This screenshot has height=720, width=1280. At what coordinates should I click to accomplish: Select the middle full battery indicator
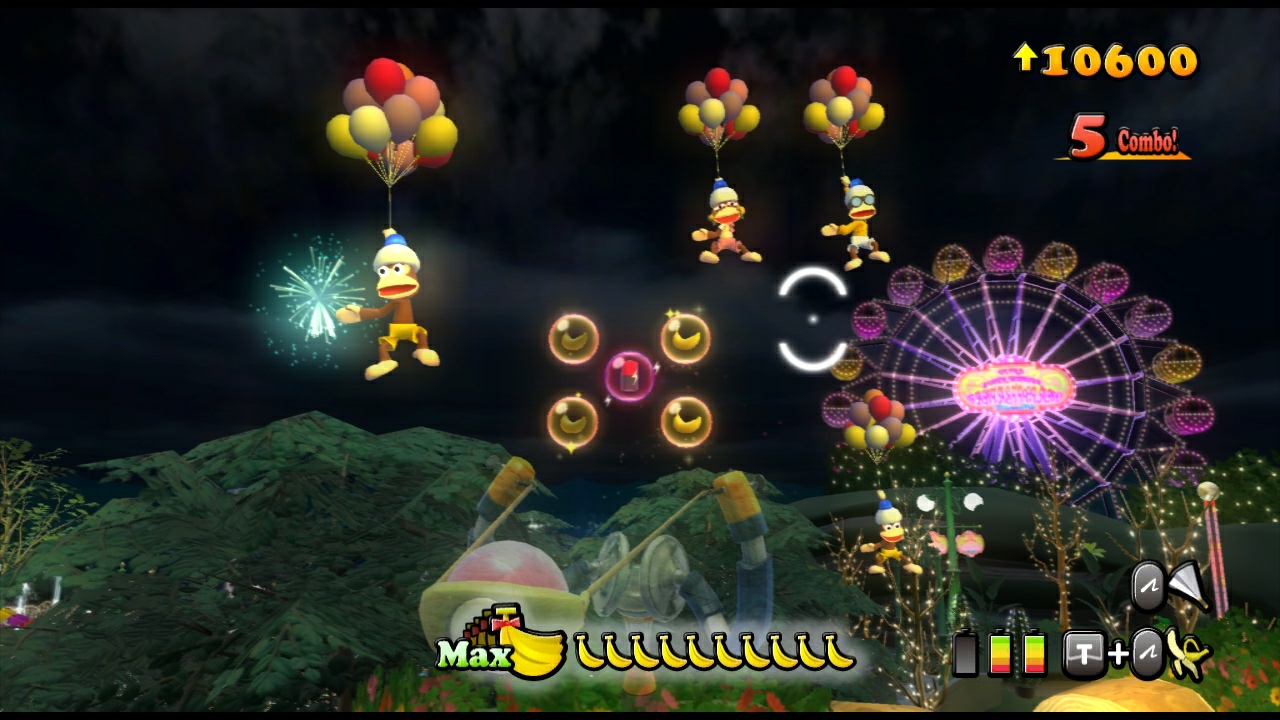pyautogui.click(x=1001, y=653)
